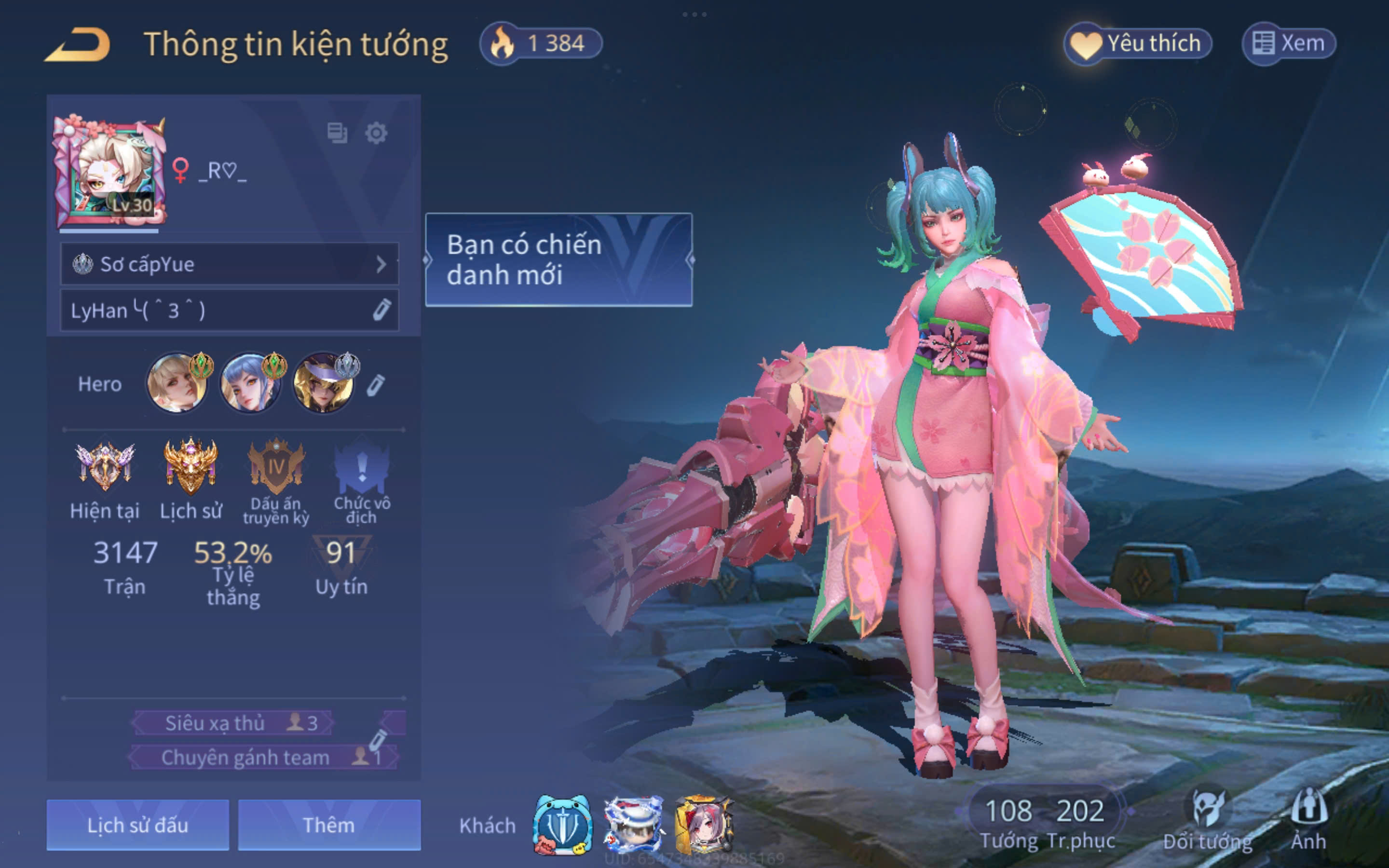Open the Bạn có chiến danh mới notice
Viewport: 1389px width, 868px height.
[x=558, y=259]
